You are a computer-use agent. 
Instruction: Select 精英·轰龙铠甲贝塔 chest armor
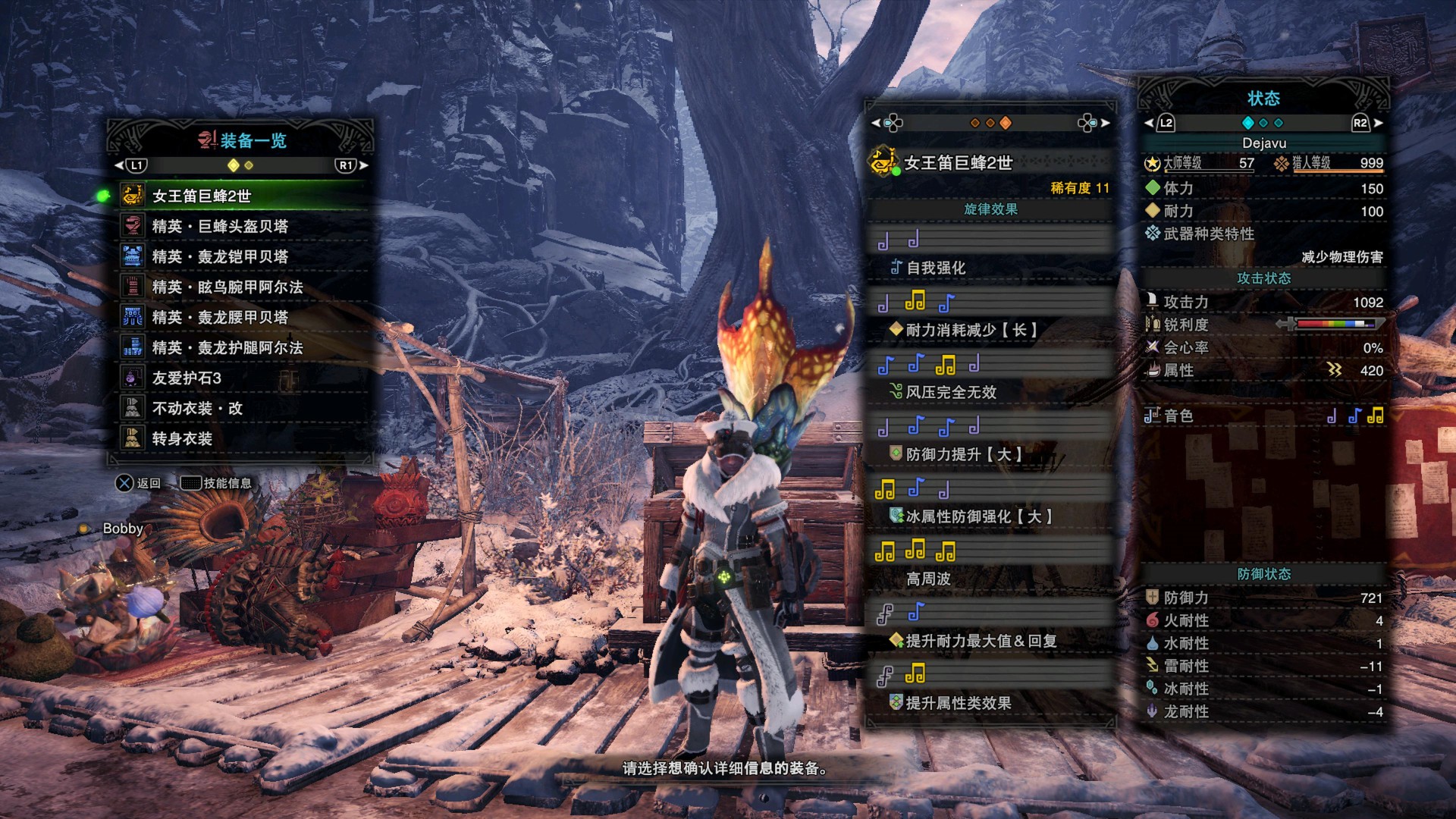[x=220, y=257]
